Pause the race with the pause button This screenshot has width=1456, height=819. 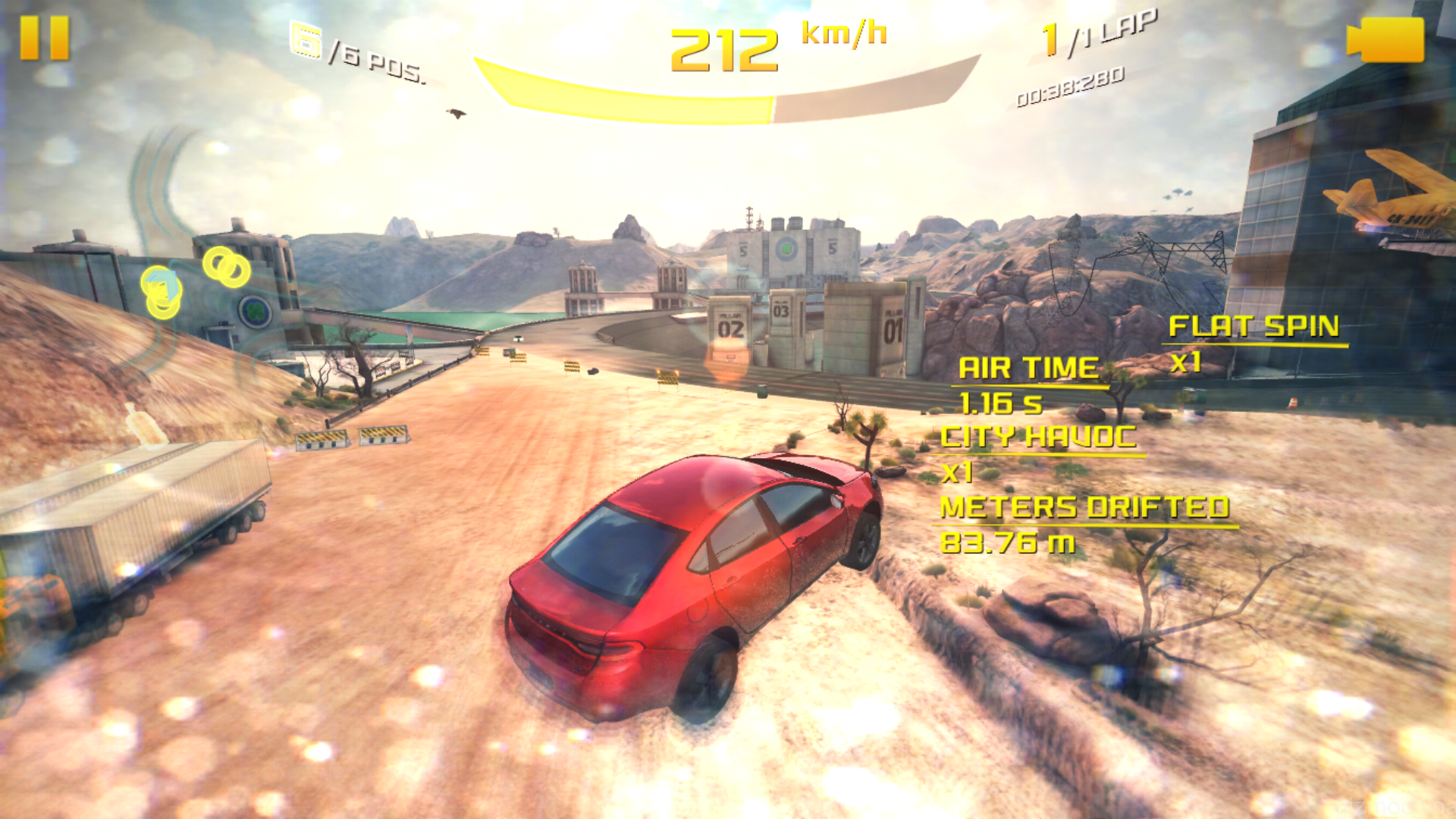coord(44,38)
